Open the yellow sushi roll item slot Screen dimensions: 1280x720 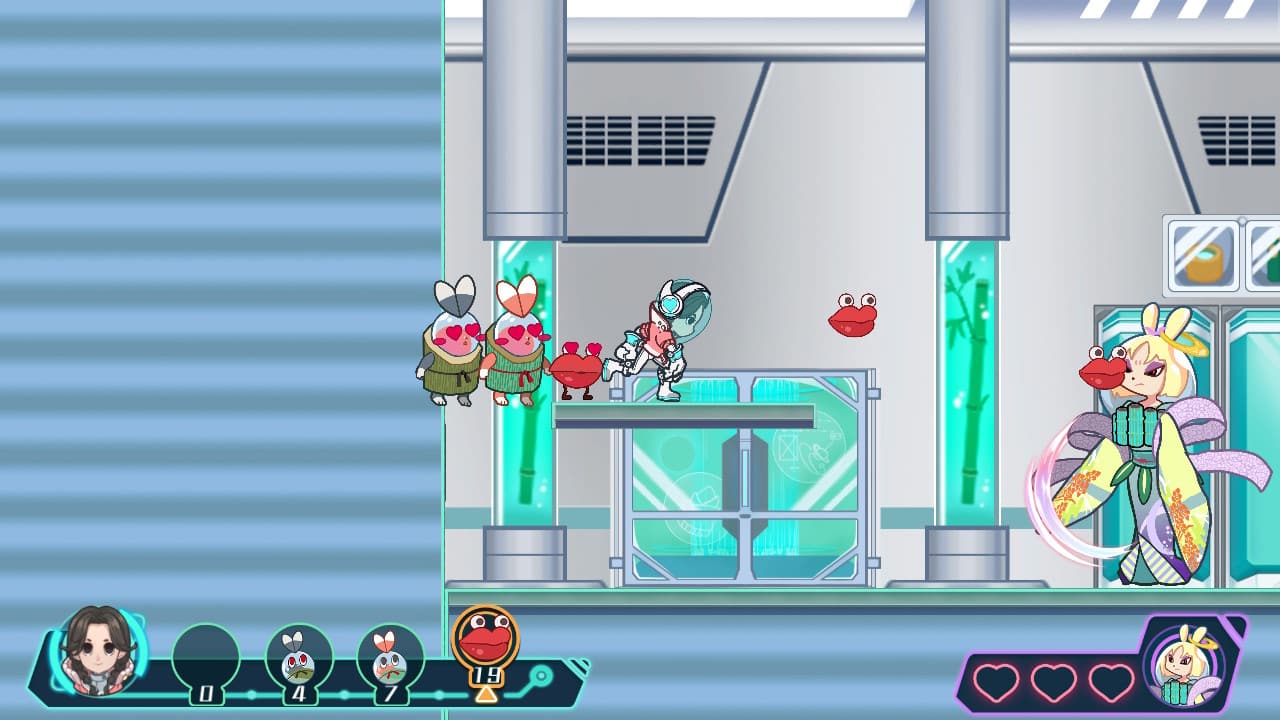click(1203, 258)
